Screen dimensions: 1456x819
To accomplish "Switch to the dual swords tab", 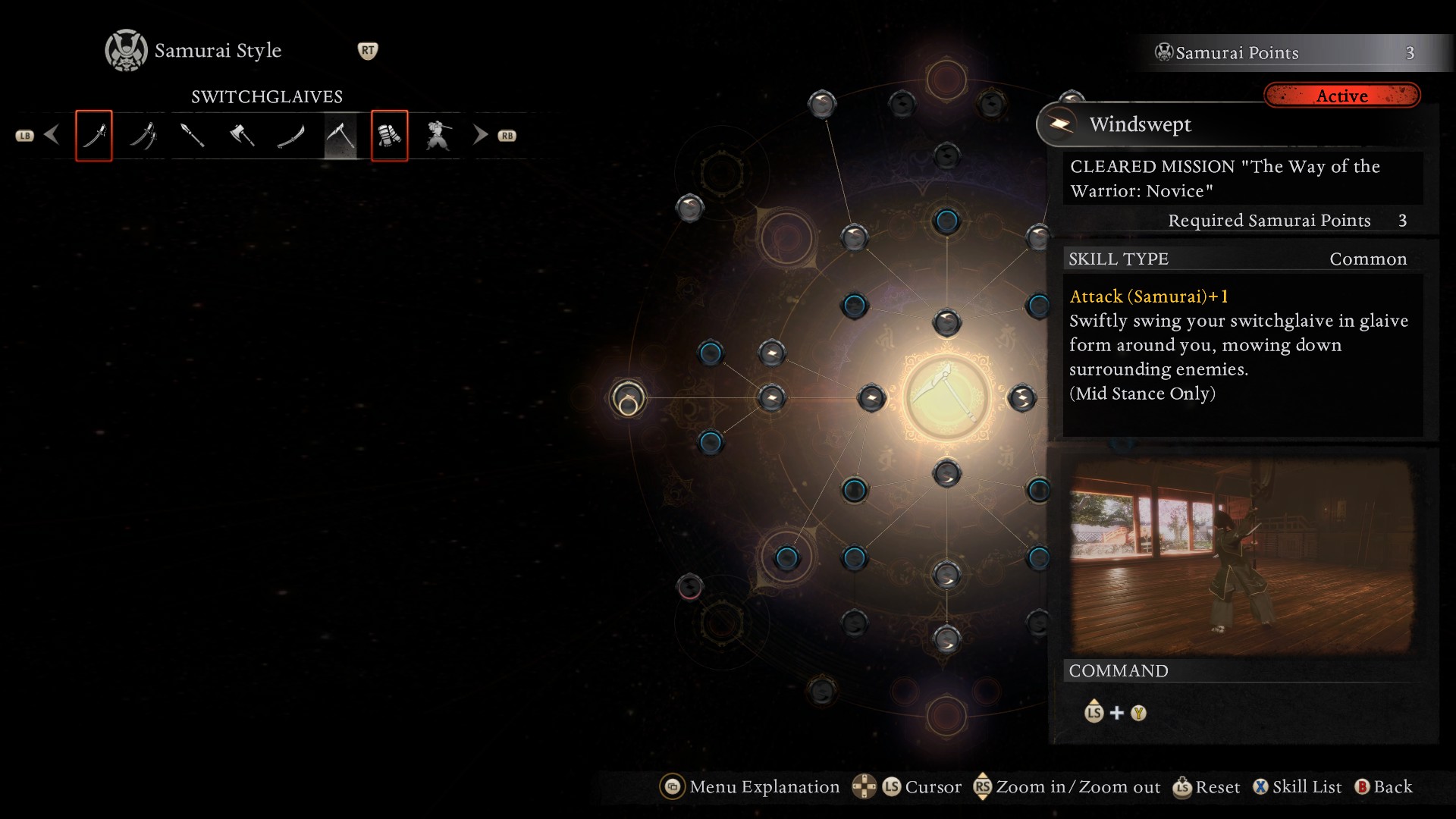I will 143,136.
